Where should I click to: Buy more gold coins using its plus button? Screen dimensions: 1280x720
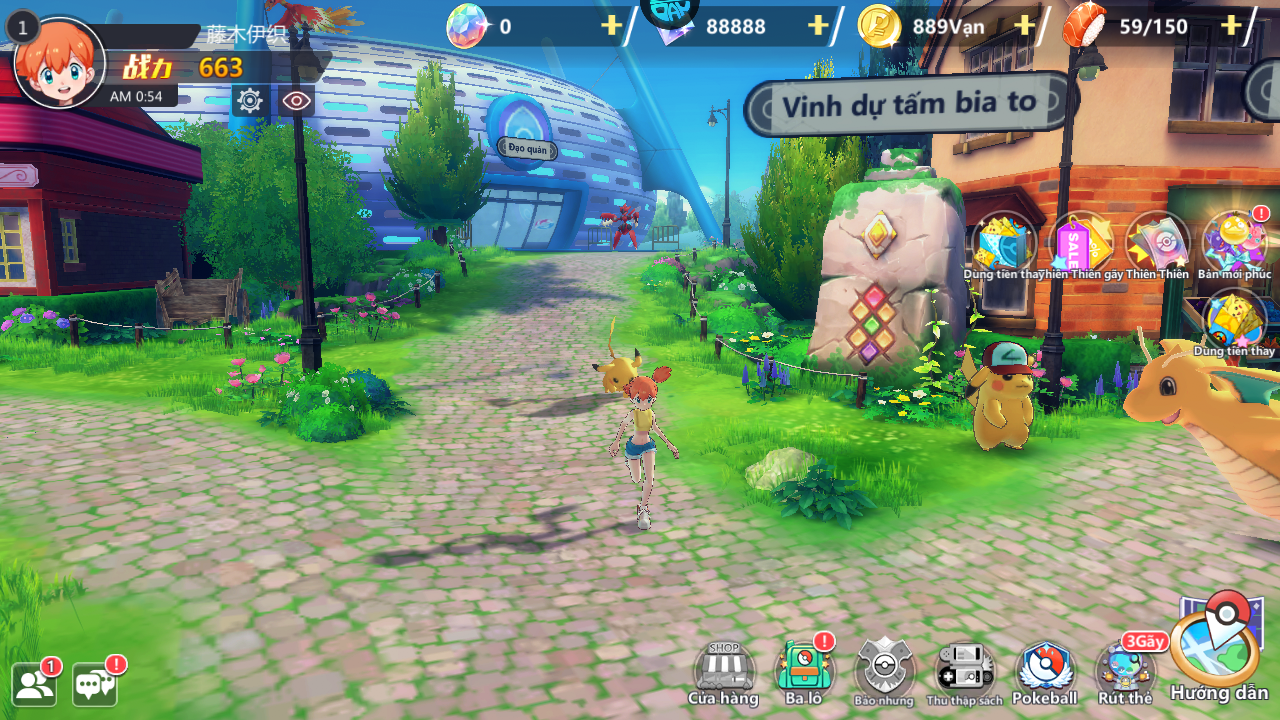1024,26
